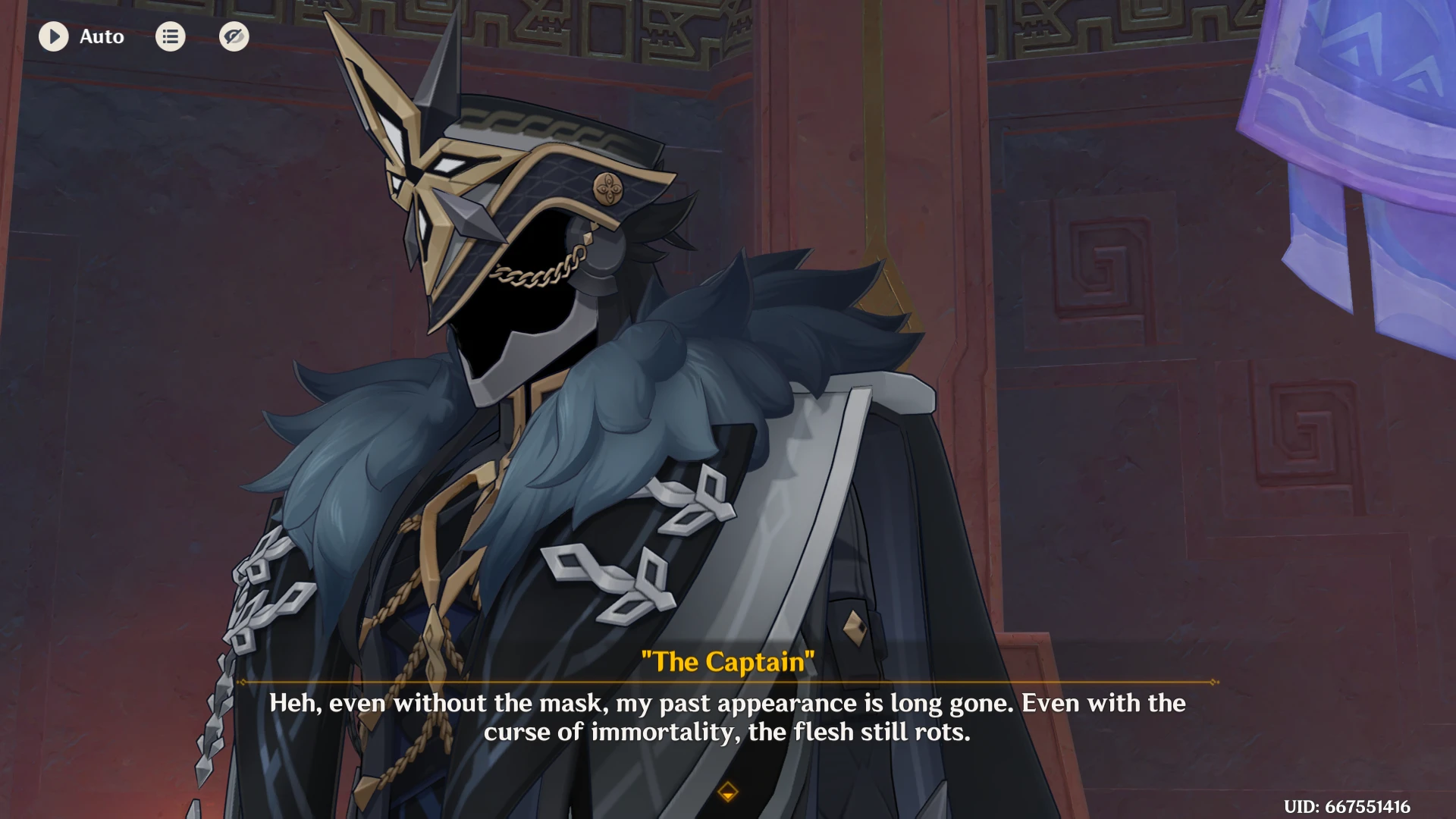Screen dimensions: 1456x819
Task: Select the Auto label in the corner
Action: [x=101, y=36]
